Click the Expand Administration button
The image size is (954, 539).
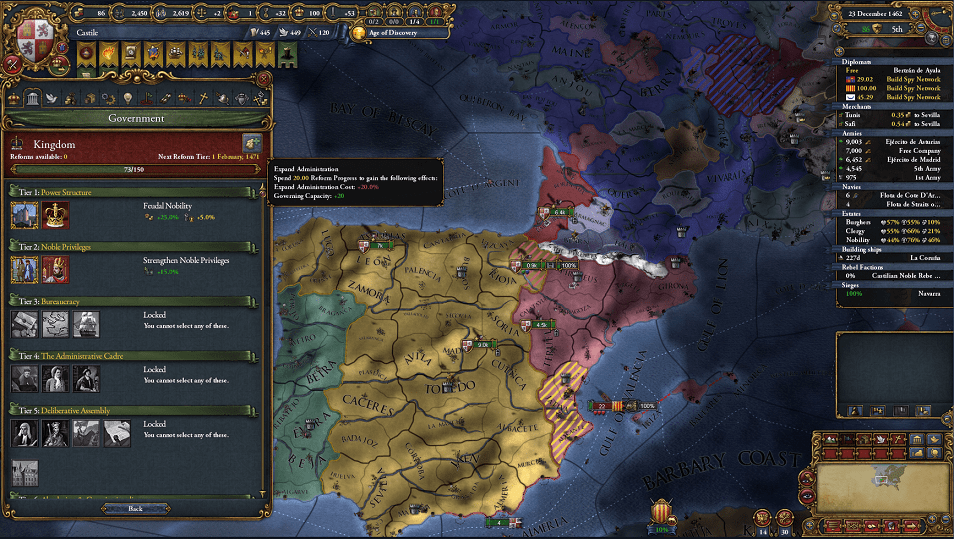[x=251, y=144]
